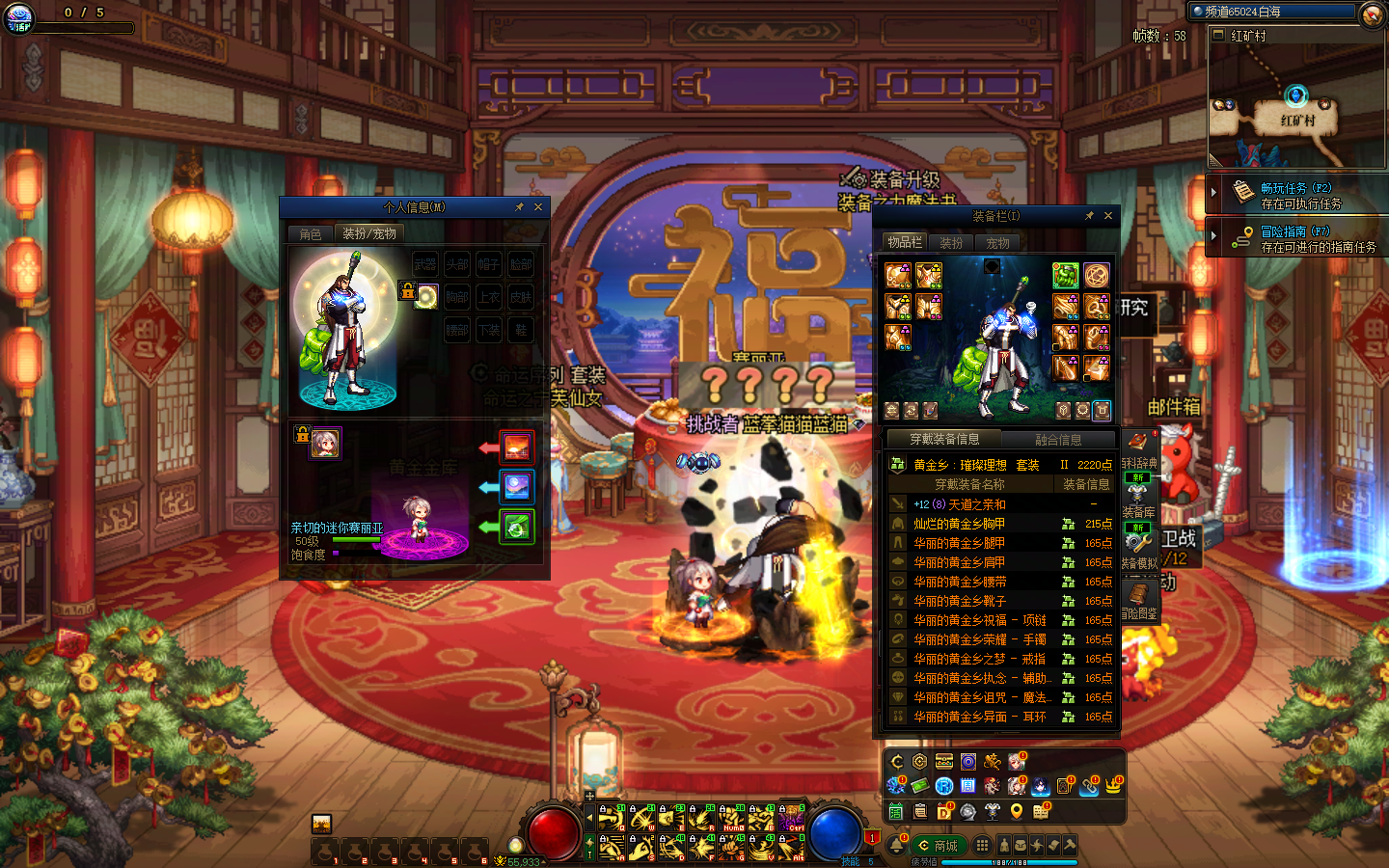Switch to 装扮 tab in 装备栏

(951, 243)
